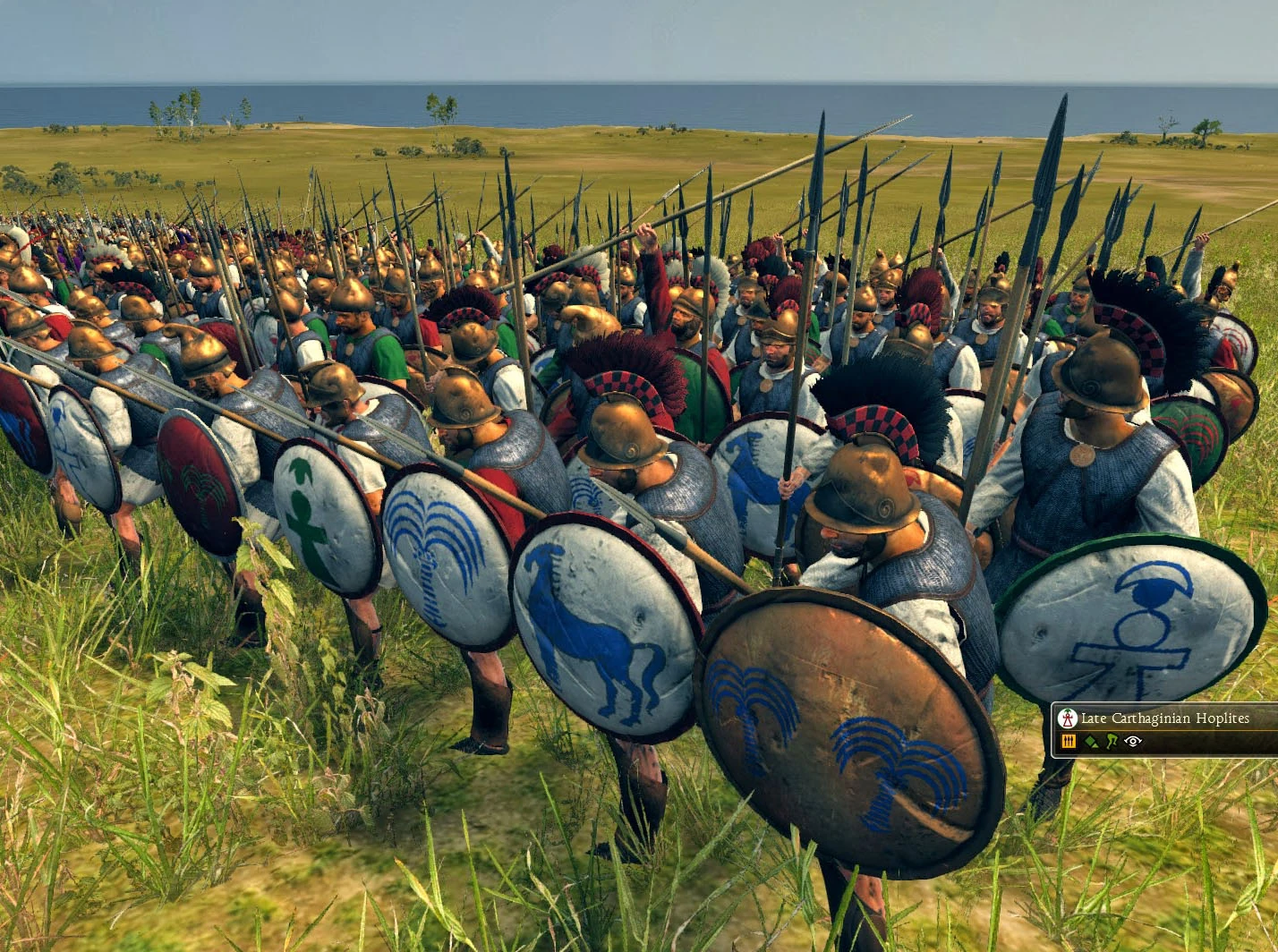Select the yellow spearmen unit class icon
1278x952 pixels.
(1068, 741)
